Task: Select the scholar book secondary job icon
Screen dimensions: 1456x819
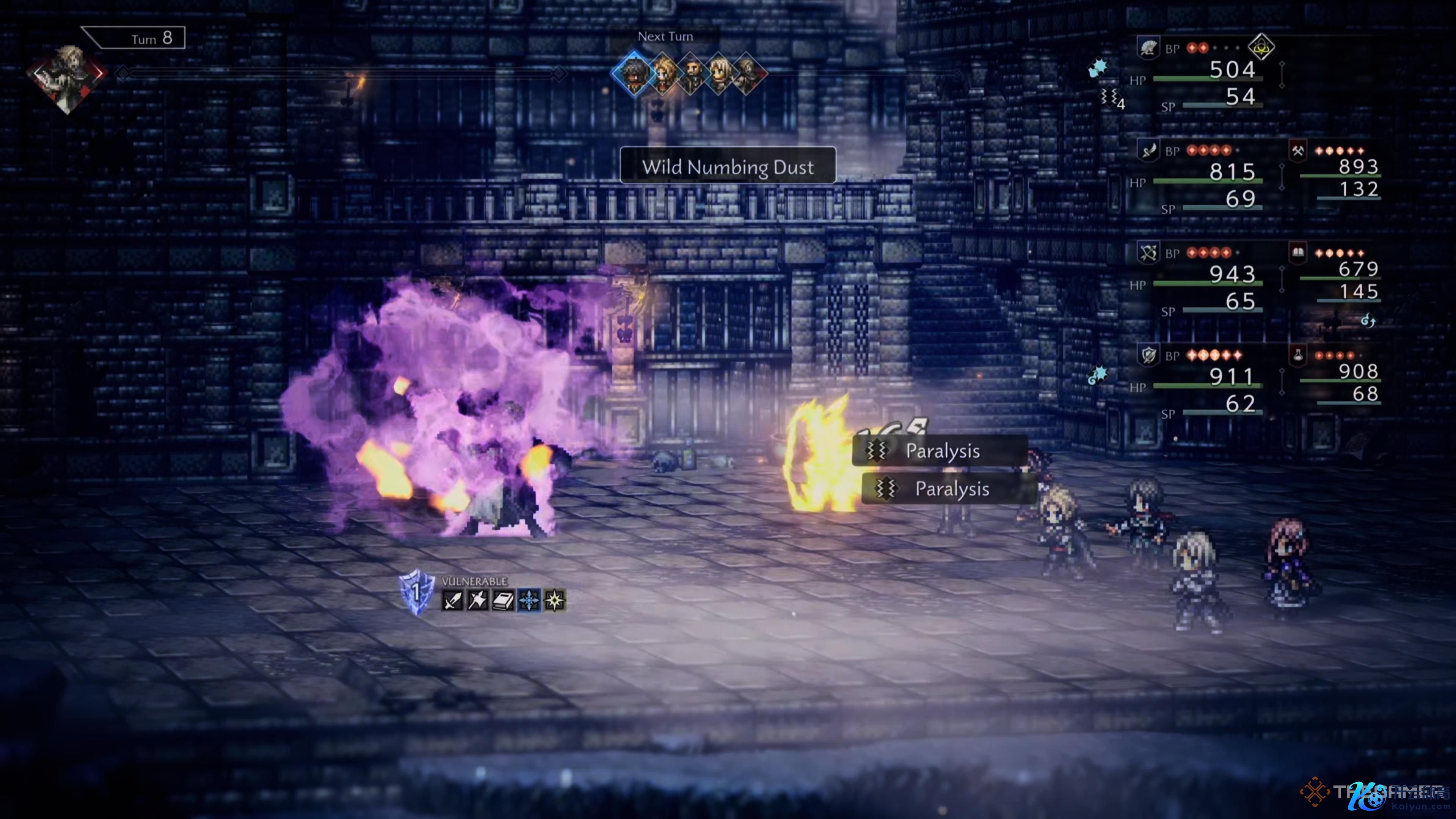Action: click(1298, 253)
